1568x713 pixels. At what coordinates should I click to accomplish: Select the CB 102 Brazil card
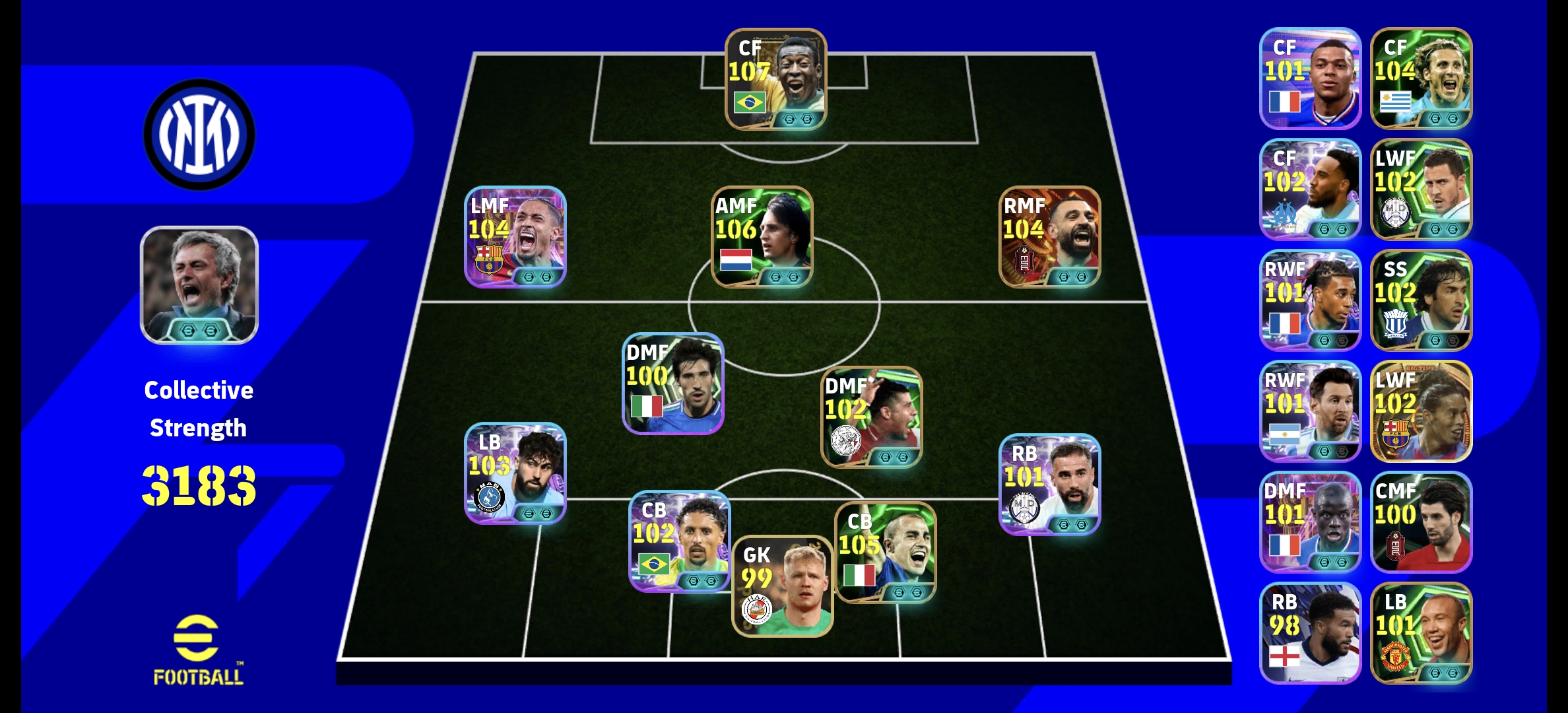pos(680,541)
